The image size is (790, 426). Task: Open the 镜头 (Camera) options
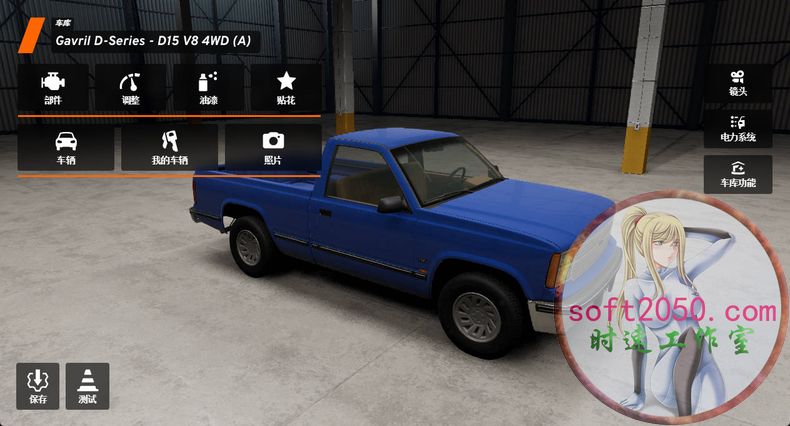(x=738, y=84)
